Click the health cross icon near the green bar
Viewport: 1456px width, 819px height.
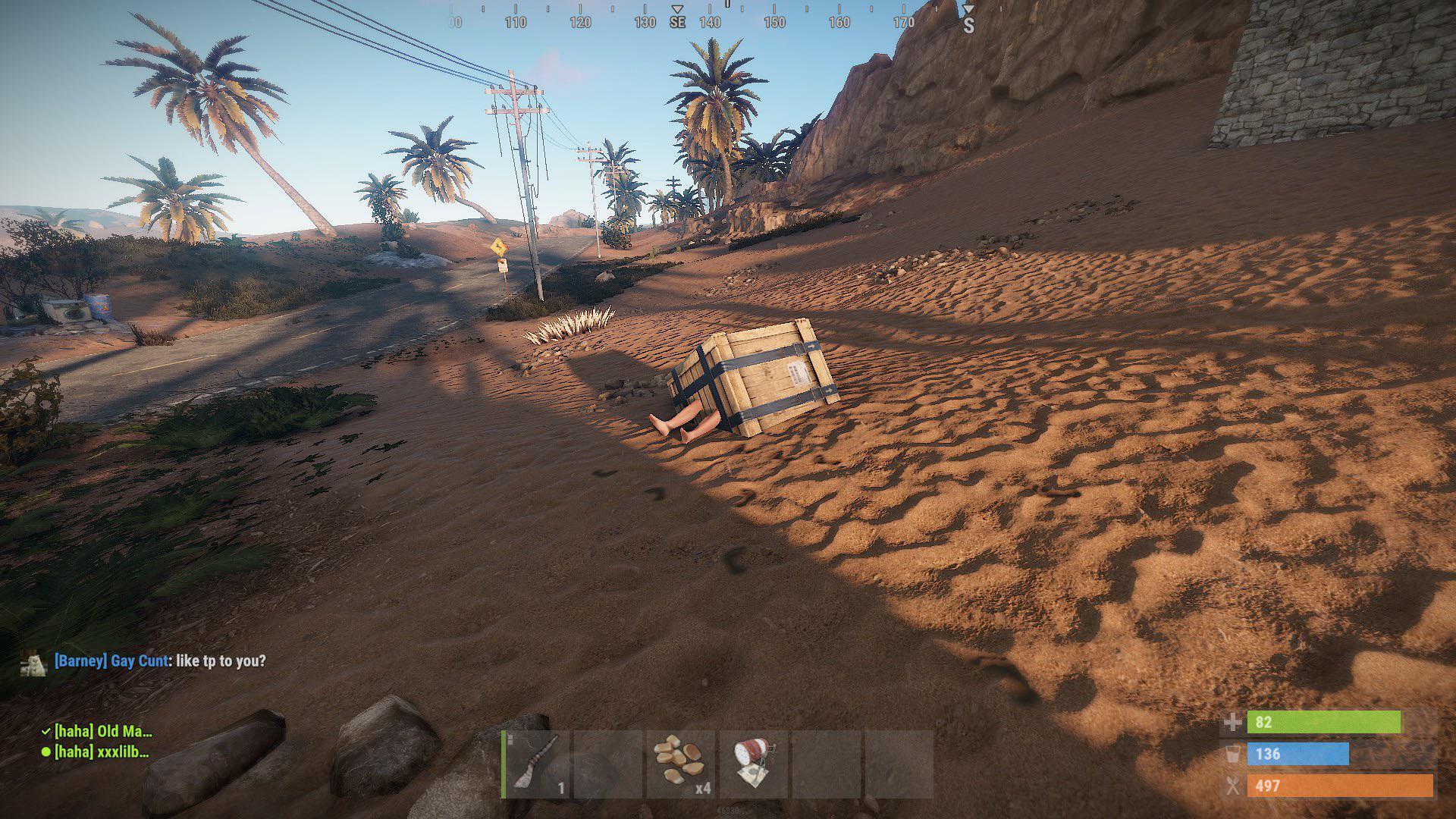click(1232, 723)
